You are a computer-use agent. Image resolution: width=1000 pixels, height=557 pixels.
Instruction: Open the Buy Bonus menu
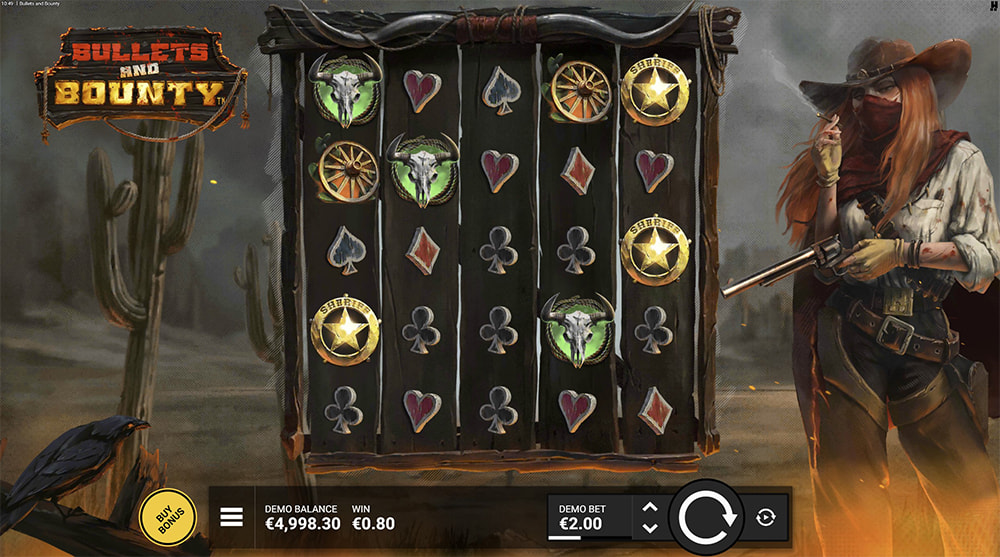click(x=167, y=517)
